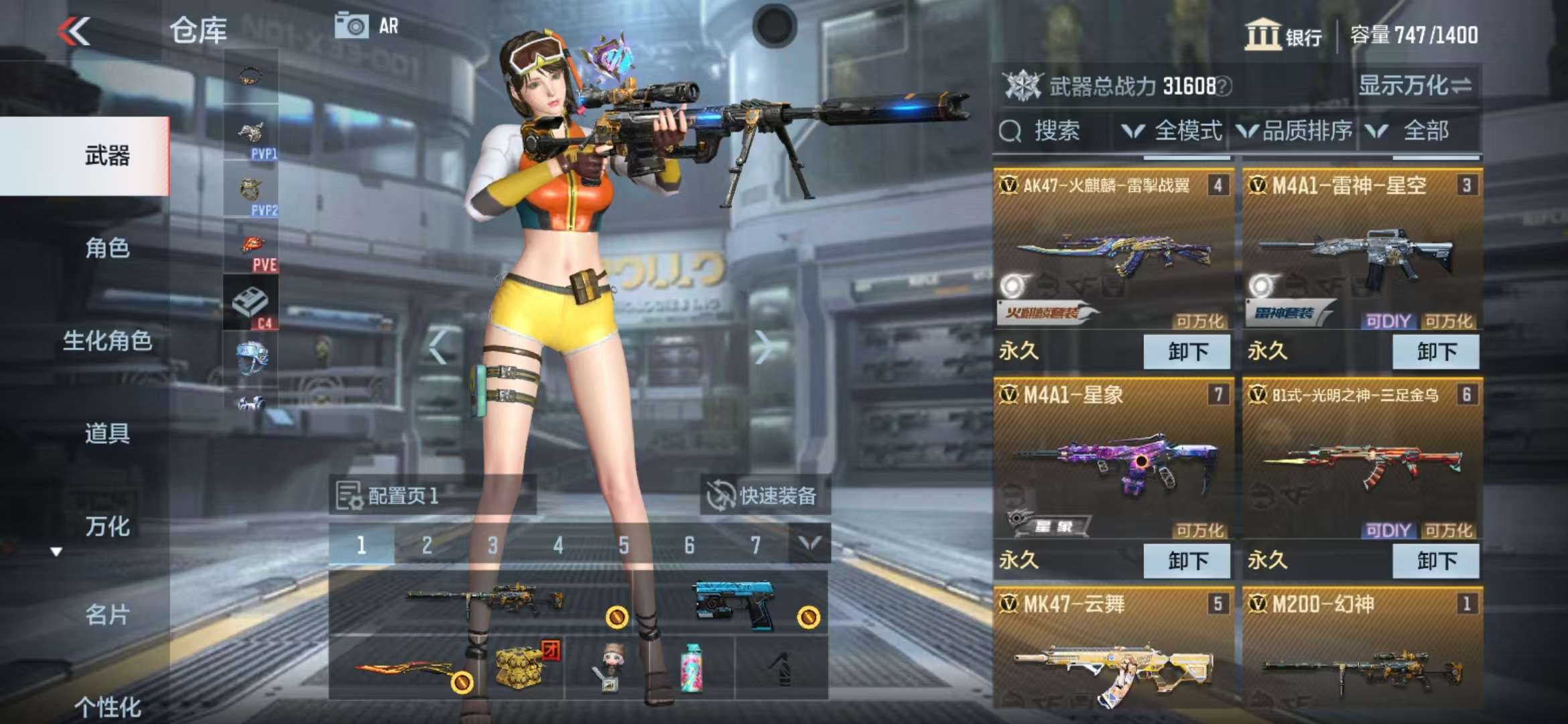Open the 银行 bank
The width and height of the screenshot is (1568, 724).
[x=1284, y=35]
